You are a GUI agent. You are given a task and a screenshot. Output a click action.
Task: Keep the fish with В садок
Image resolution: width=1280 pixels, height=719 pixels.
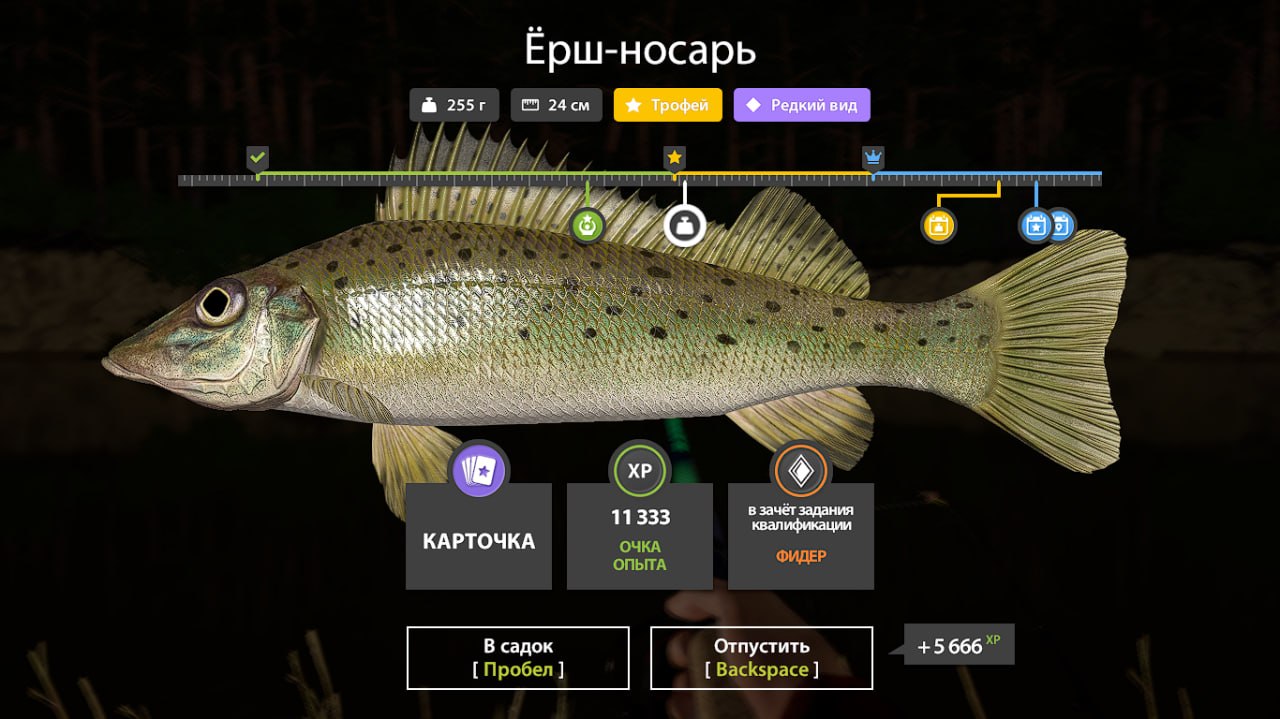point(518,657)
